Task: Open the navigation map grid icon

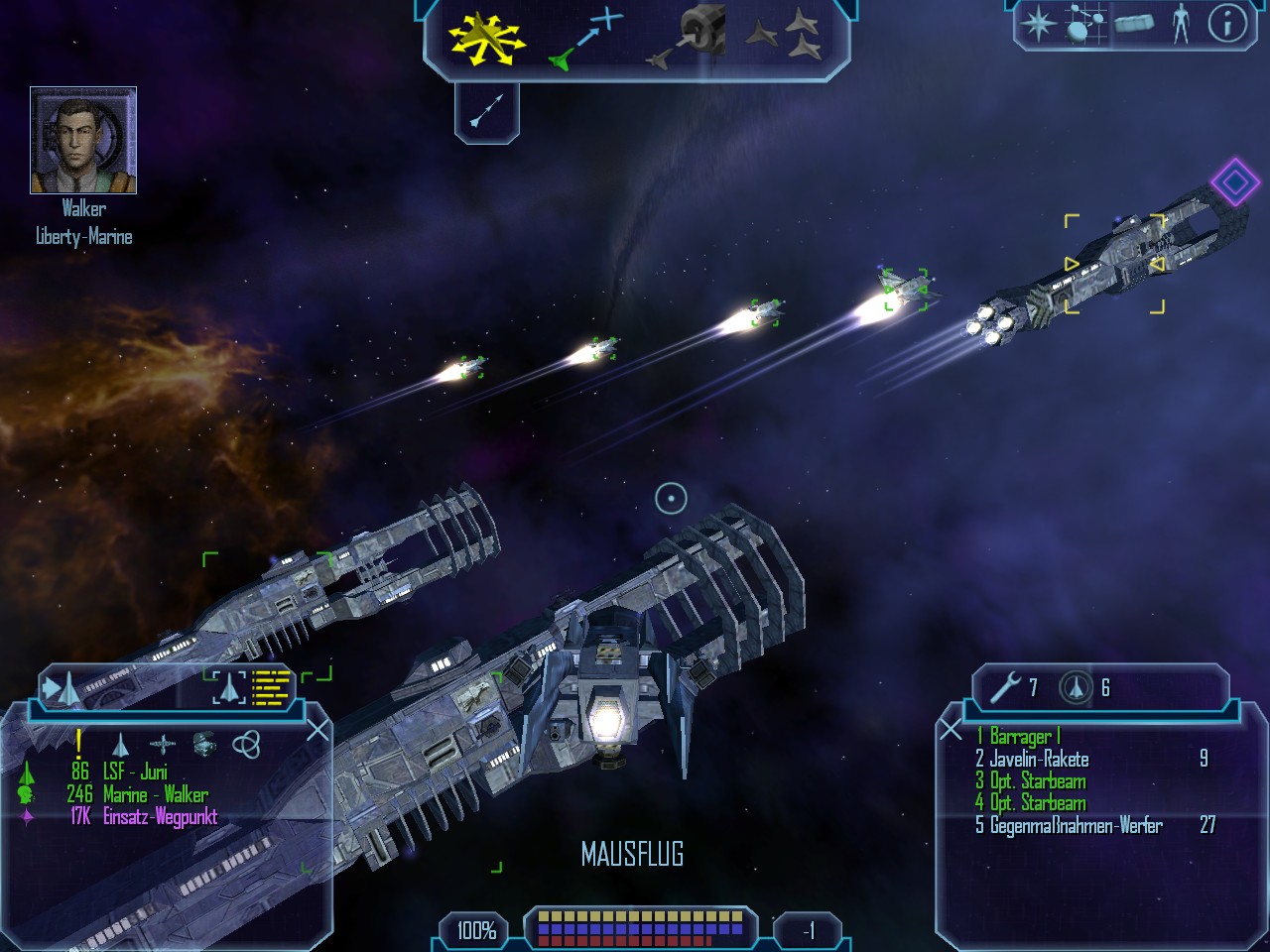Action: (x=1085, y=24)
